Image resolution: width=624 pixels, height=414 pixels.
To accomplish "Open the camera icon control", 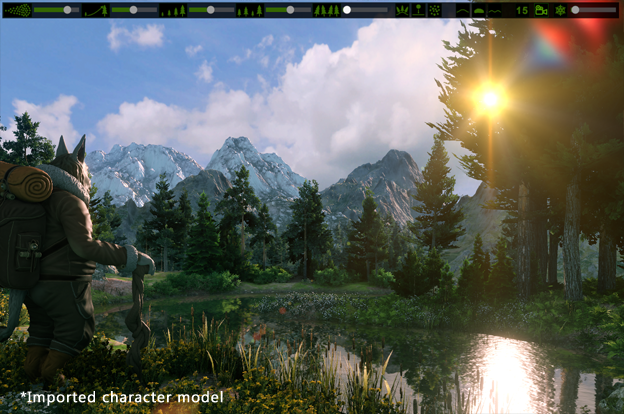I will (x=541, y=10).
